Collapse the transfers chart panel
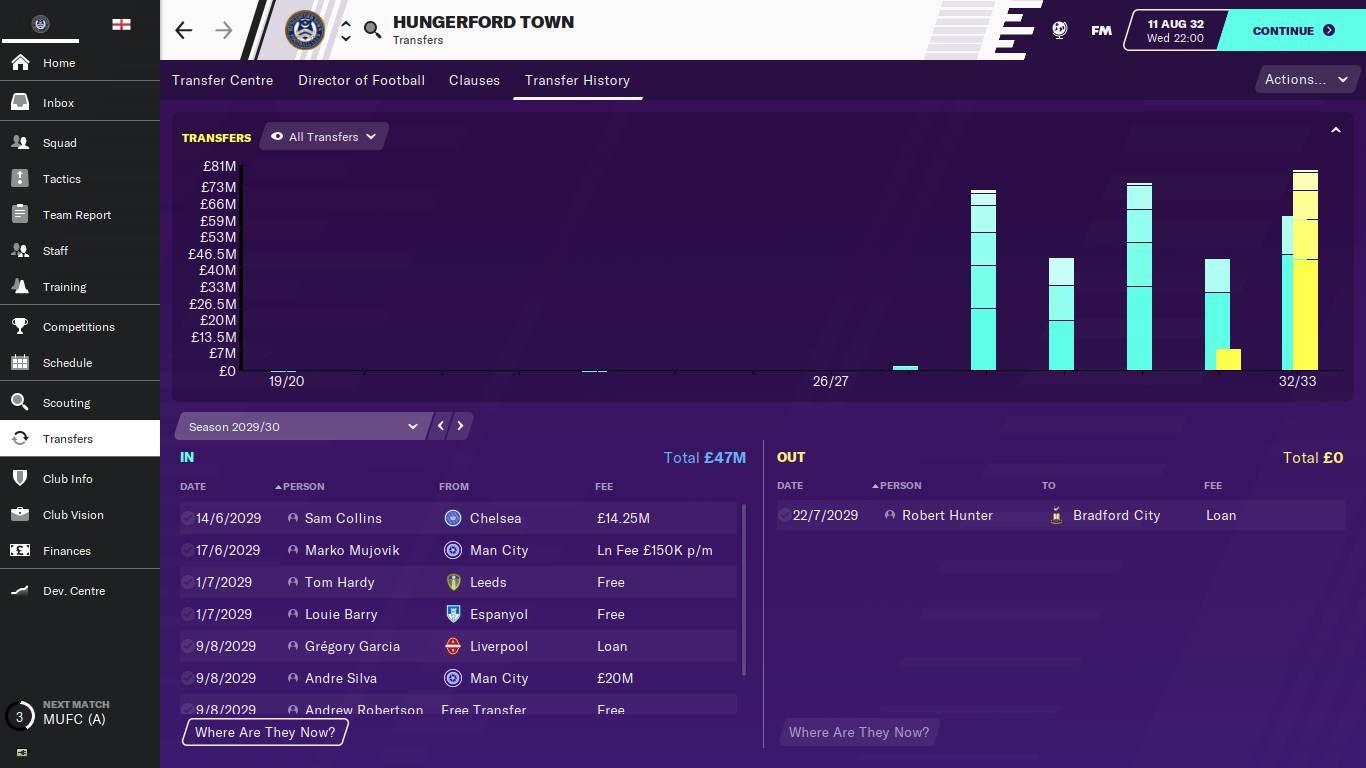 [1335, 130]
